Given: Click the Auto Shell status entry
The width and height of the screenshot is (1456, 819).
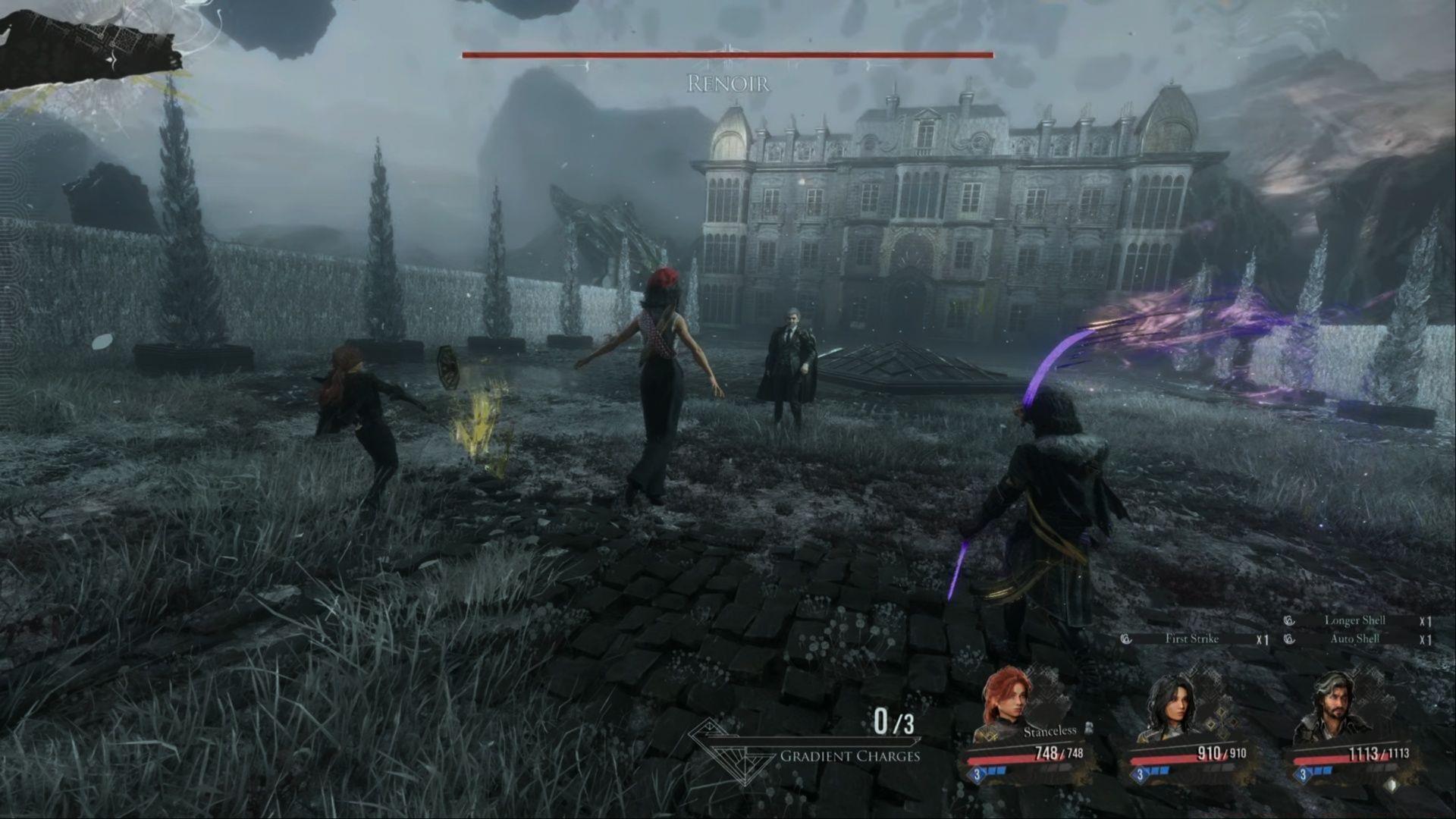Looking at the screenshot, I should (x=1354, y=639).
